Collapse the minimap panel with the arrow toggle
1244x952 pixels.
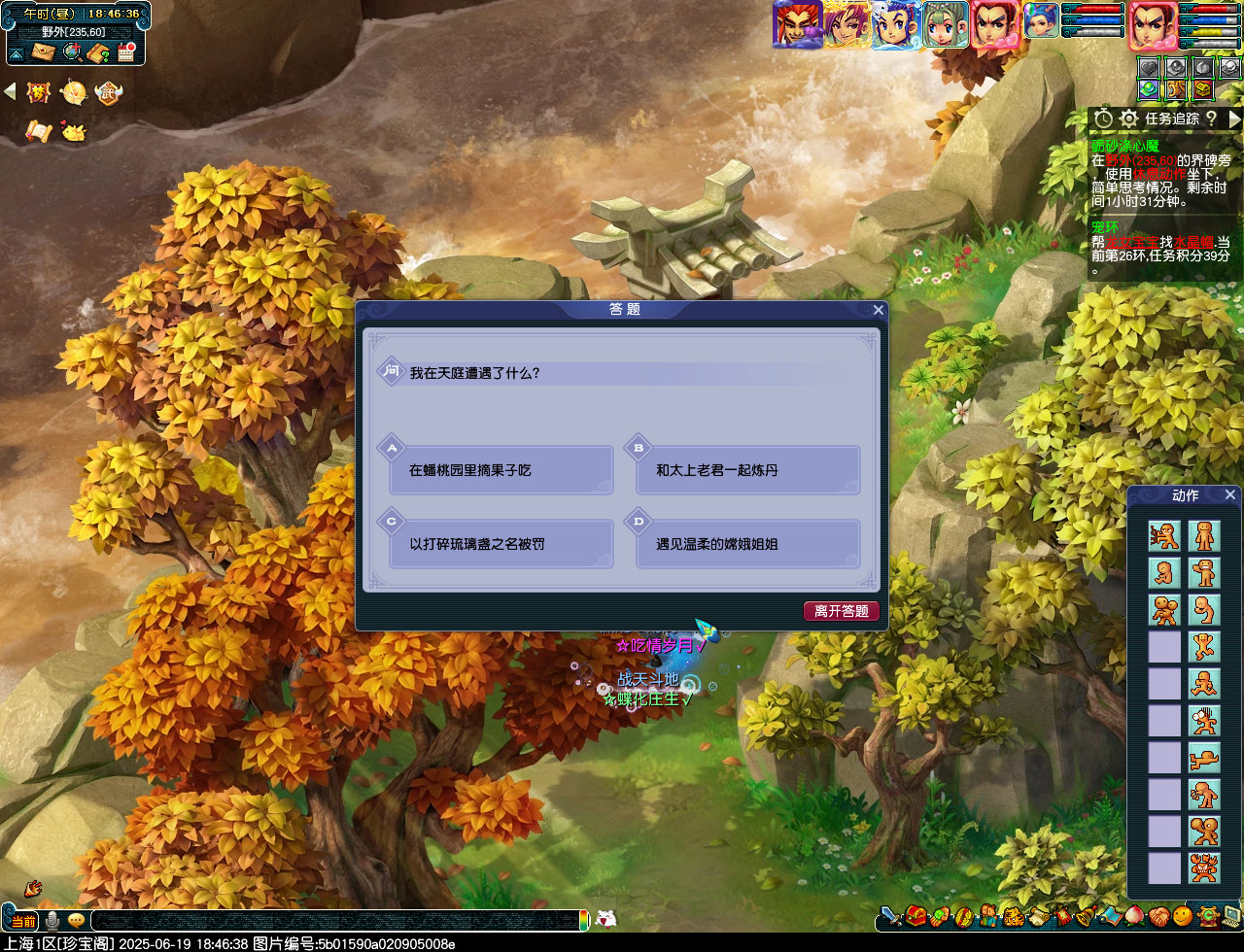[x=16, y=51]
